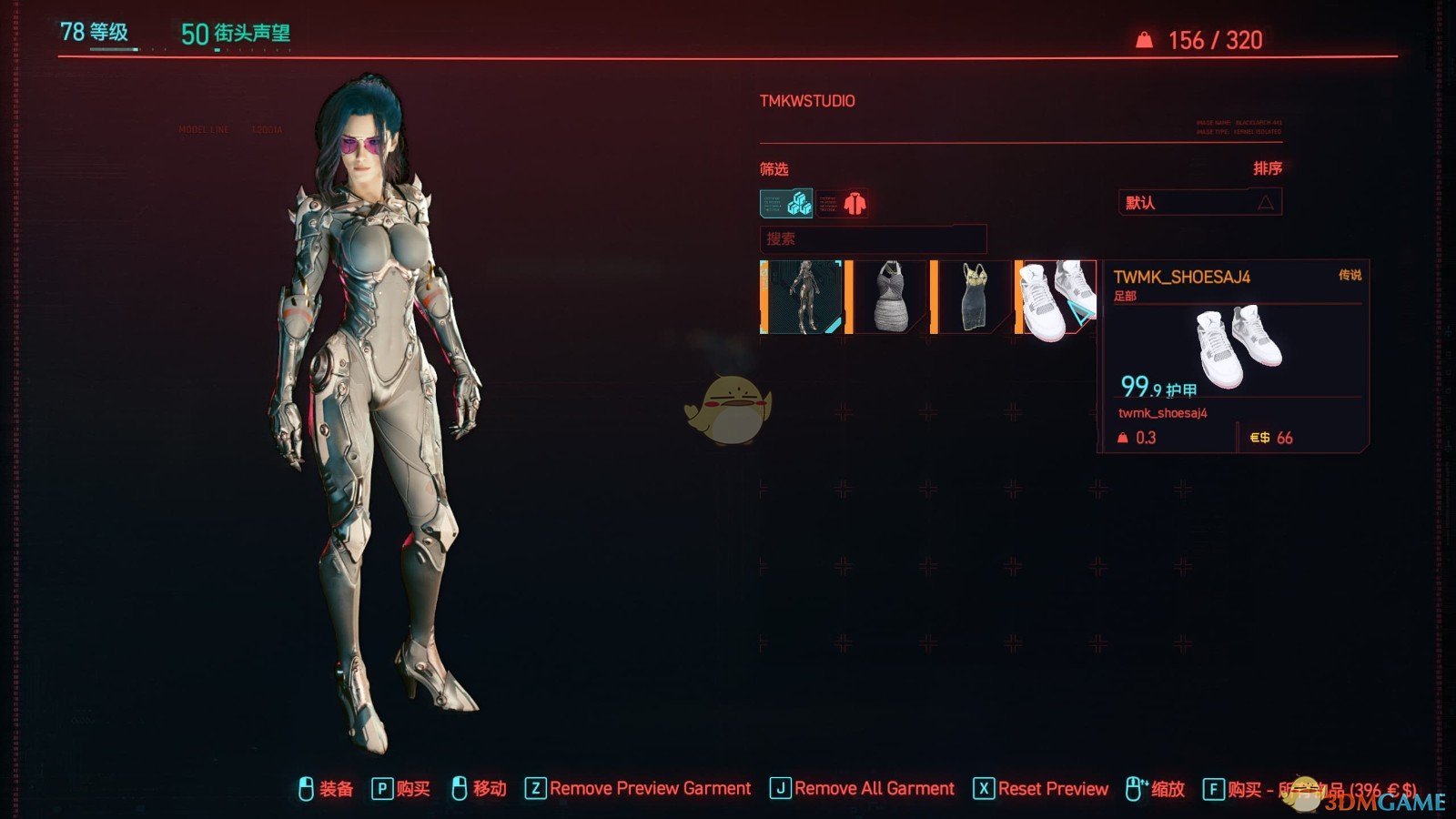
Task: Choose the grey knit dress item
Action: point(889,298)
